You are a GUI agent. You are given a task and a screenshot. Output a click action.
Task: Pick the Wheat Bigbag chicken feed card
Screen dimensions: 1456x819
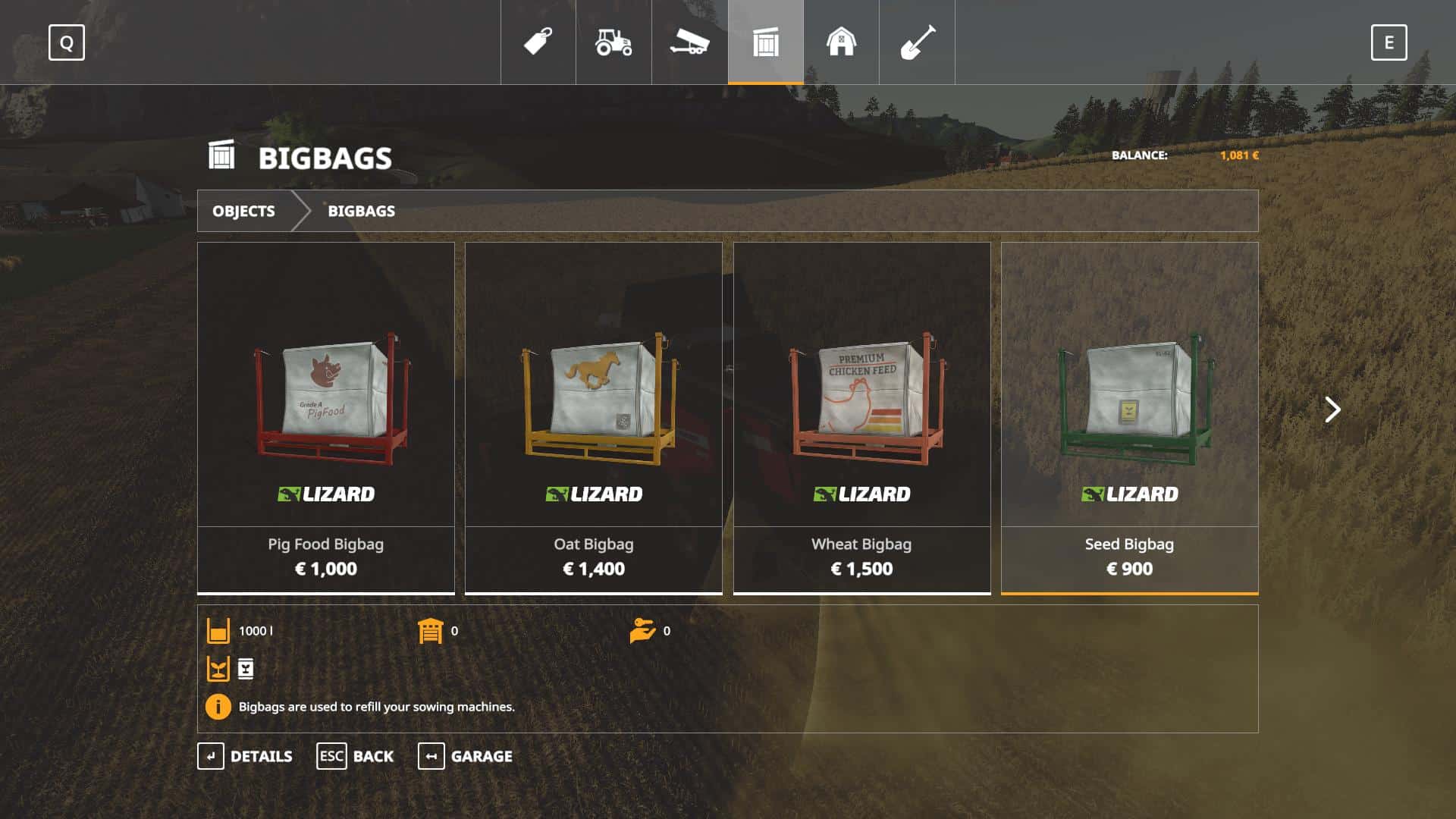[x=861, y=417]
